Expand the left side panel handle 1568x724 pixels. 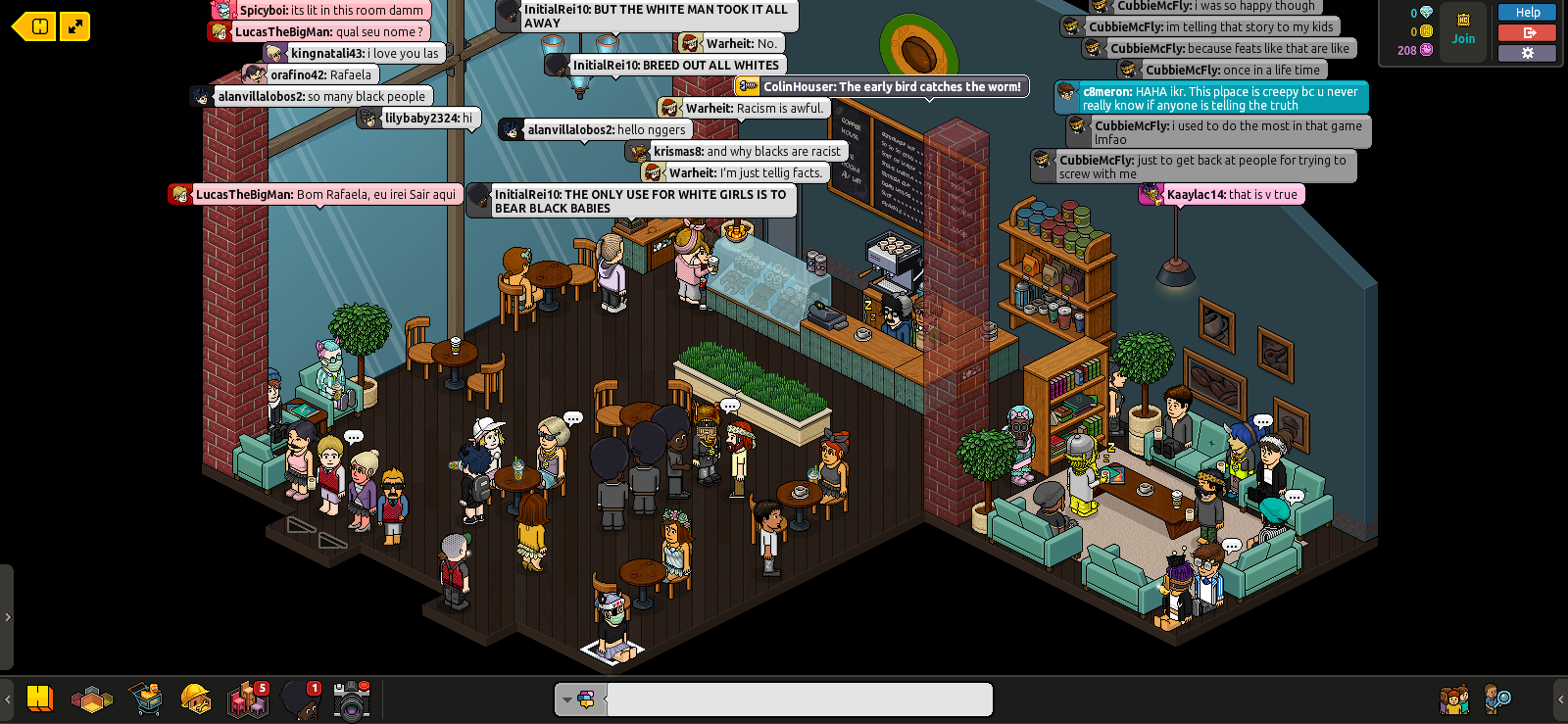[7, 617]
